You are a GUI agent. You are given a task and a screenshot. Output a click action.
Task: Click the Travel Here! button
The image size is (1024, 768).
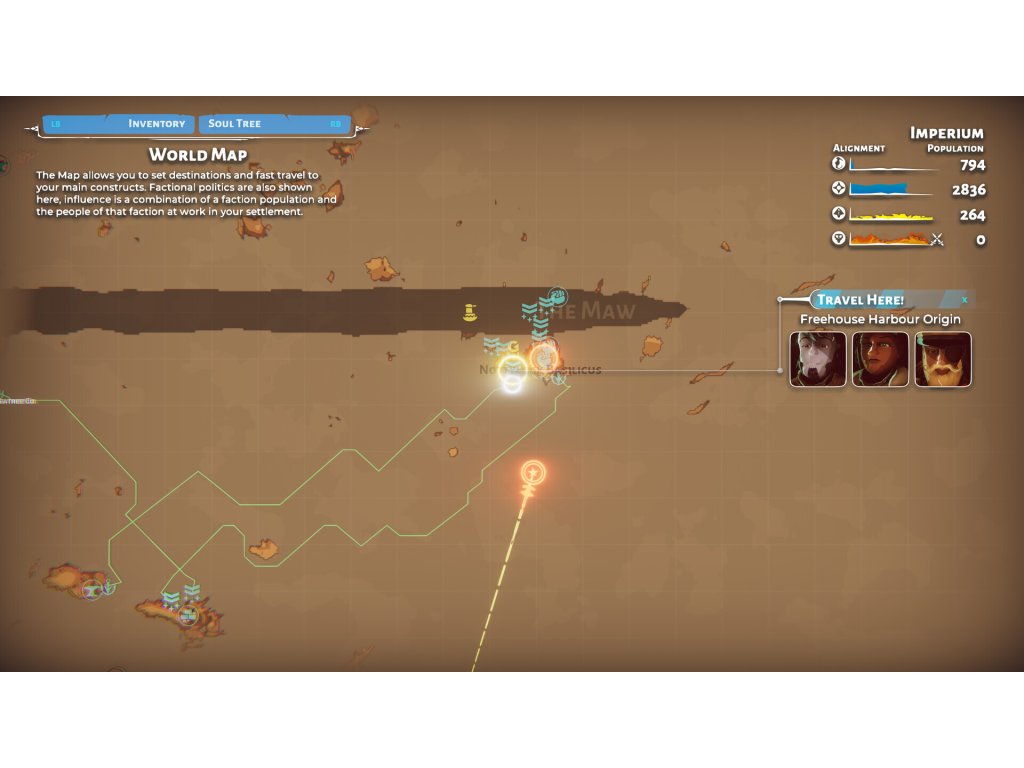tap(860, 300)
